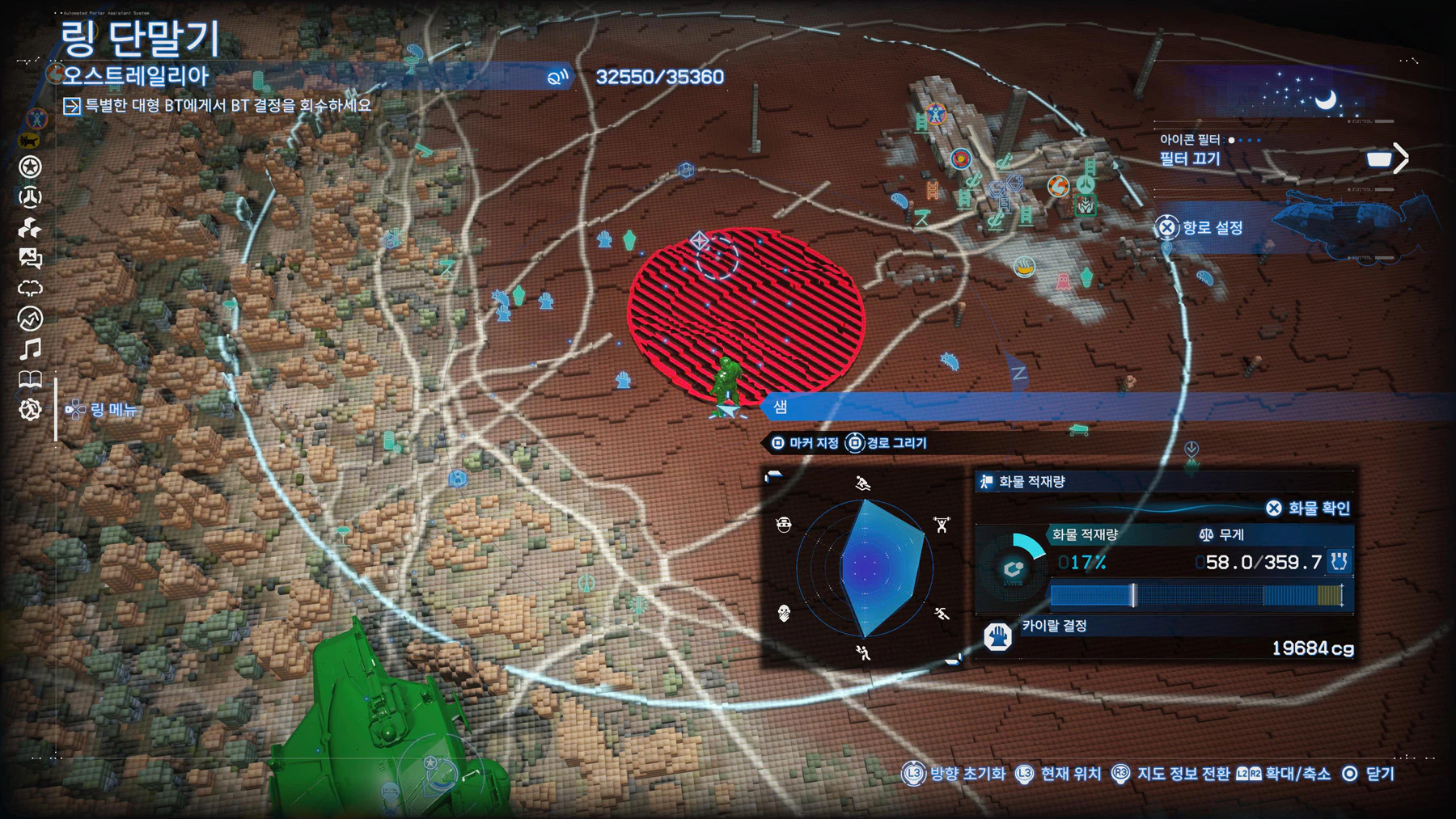Open the line-graph icon in the sidebar
1456x819 pixels.
coord(30,319)
